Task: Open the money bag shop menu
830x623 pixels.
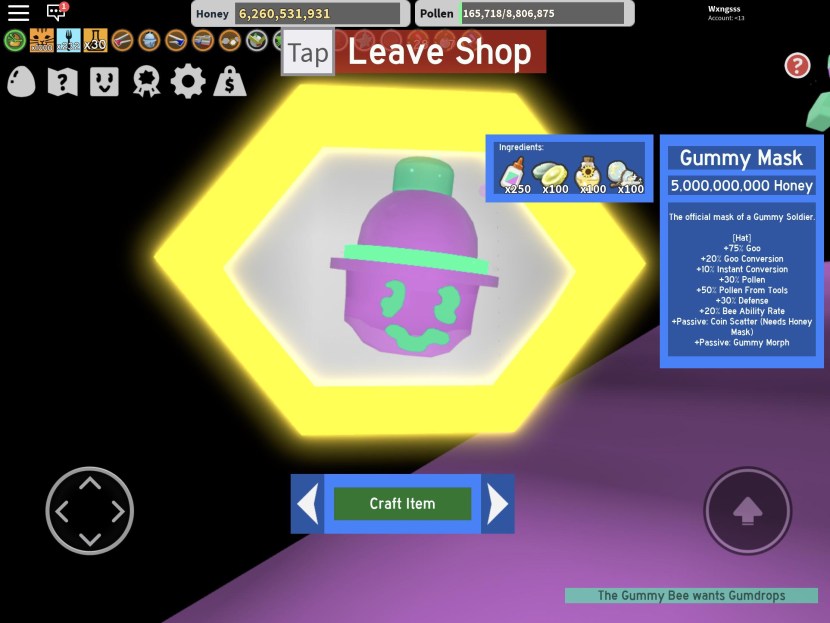Action: coord(230,82)
